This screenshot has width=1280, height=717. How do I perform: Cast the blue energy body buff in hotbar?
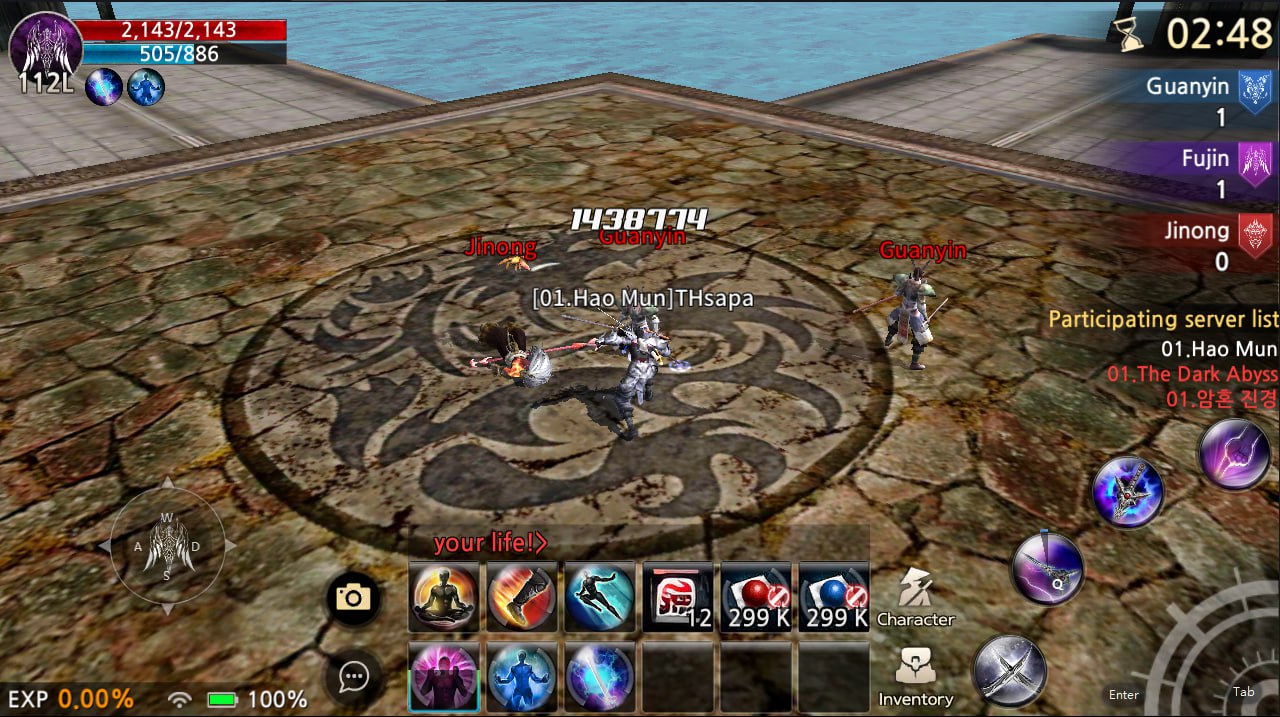point(522,677)
